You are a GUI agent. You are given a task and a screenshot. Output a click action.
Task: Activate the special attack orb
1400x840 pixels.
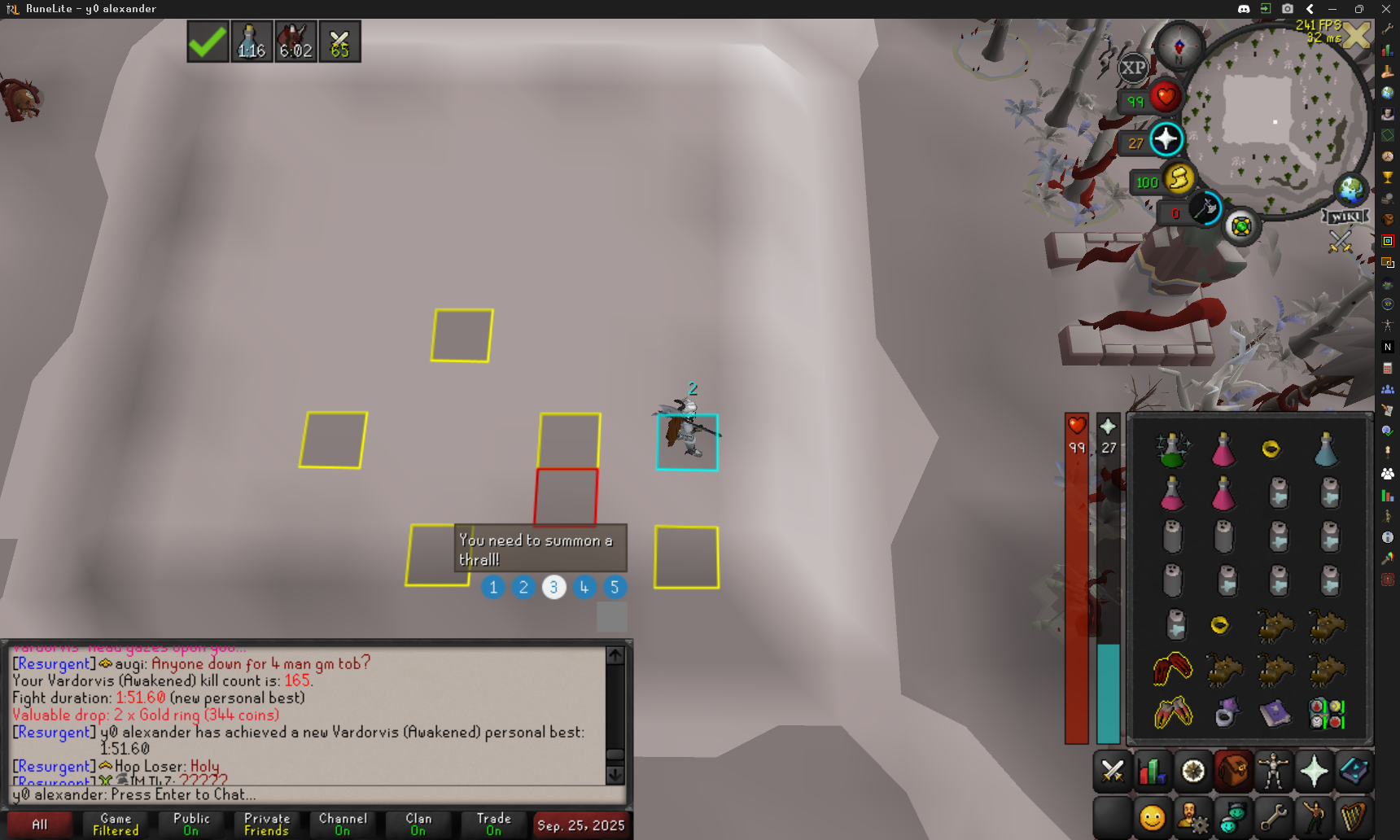click(x=1205, y=209)
